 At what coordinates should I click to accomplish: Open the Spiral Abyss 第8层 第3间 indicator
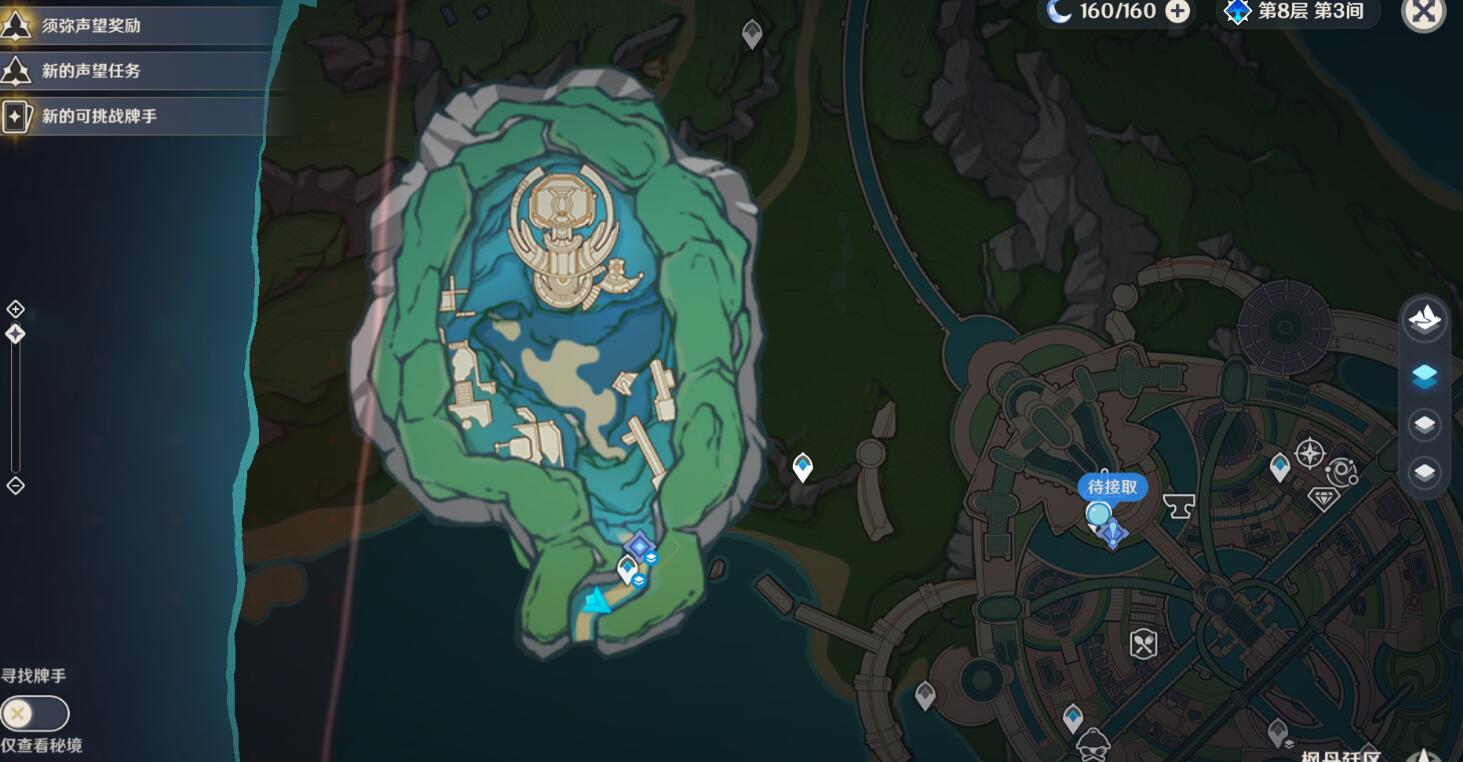pos(1297,12)
